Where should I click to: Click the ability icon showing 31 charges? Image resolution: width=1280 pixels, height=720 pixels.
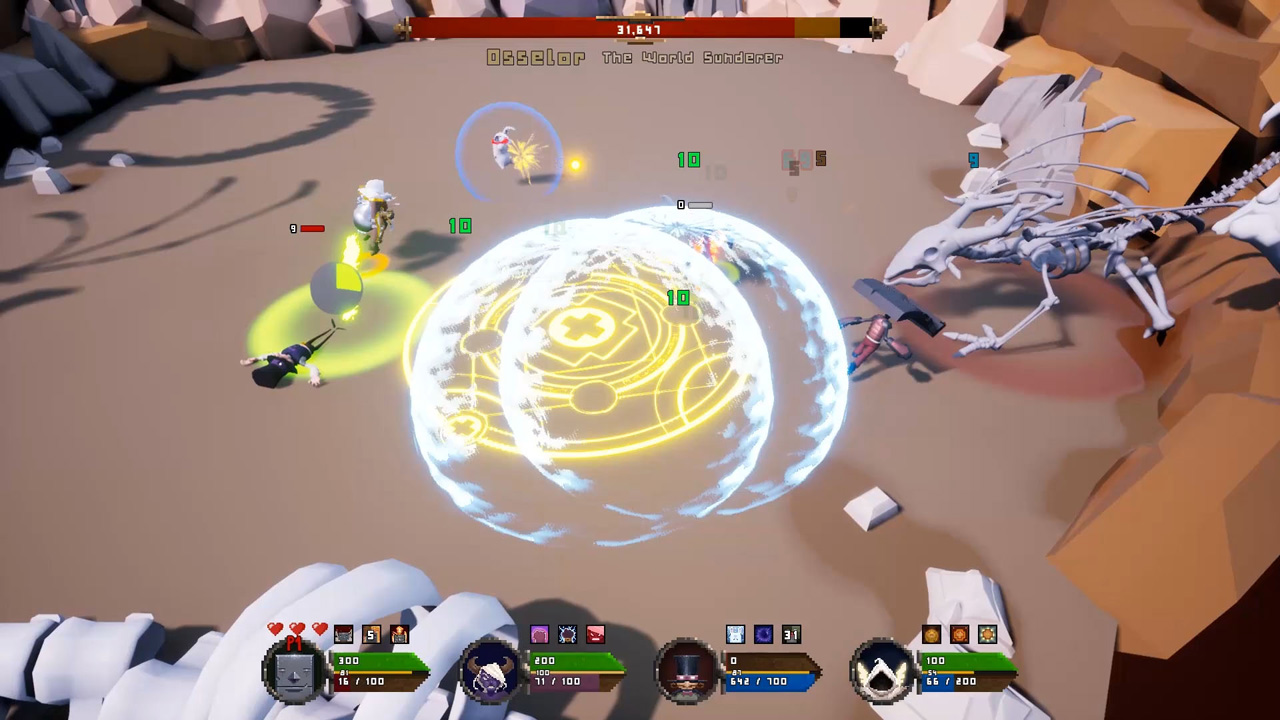[x=791, y=634]
